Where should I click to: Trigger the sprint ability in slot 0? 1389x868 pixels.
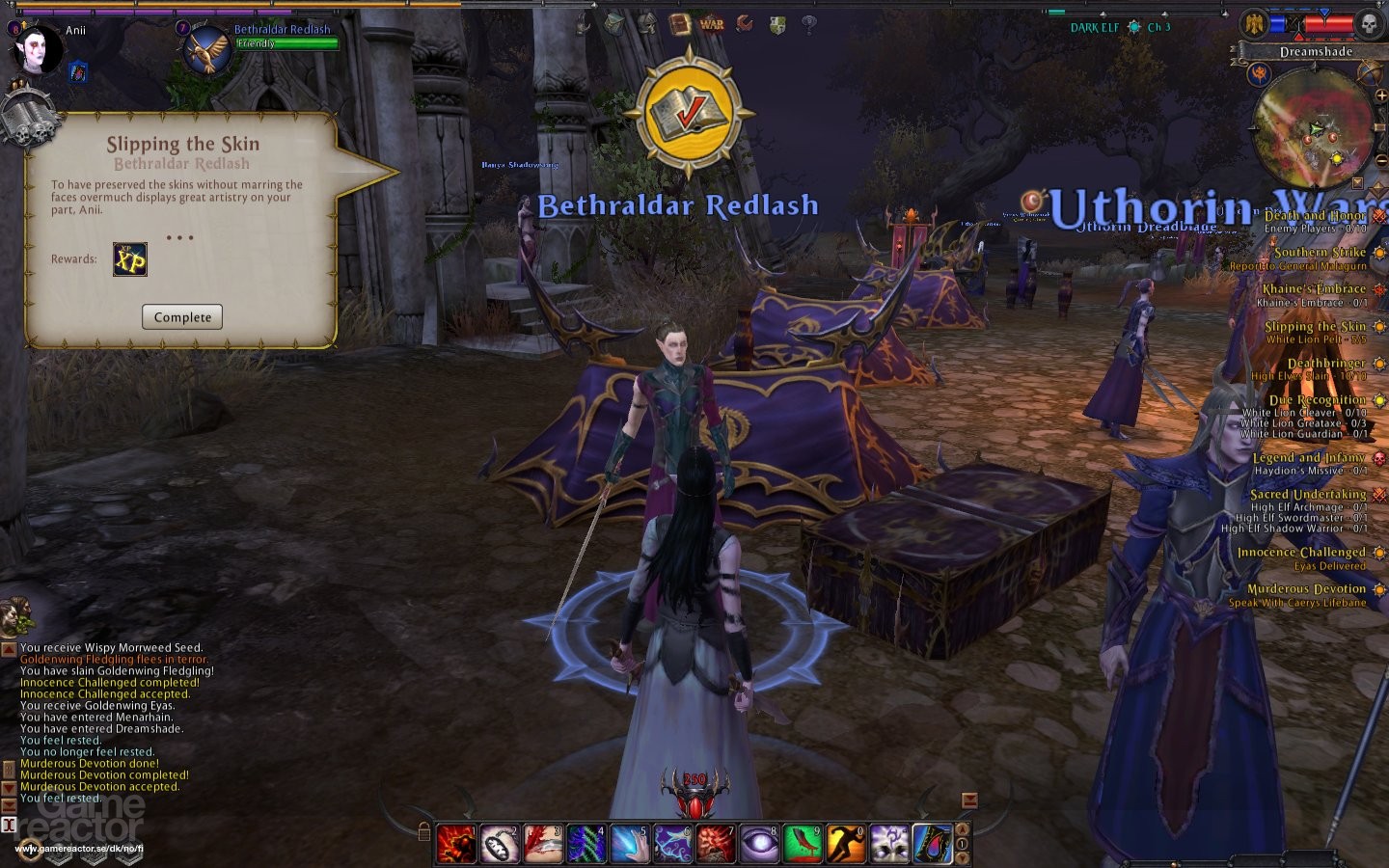click(x=845, y=843)
